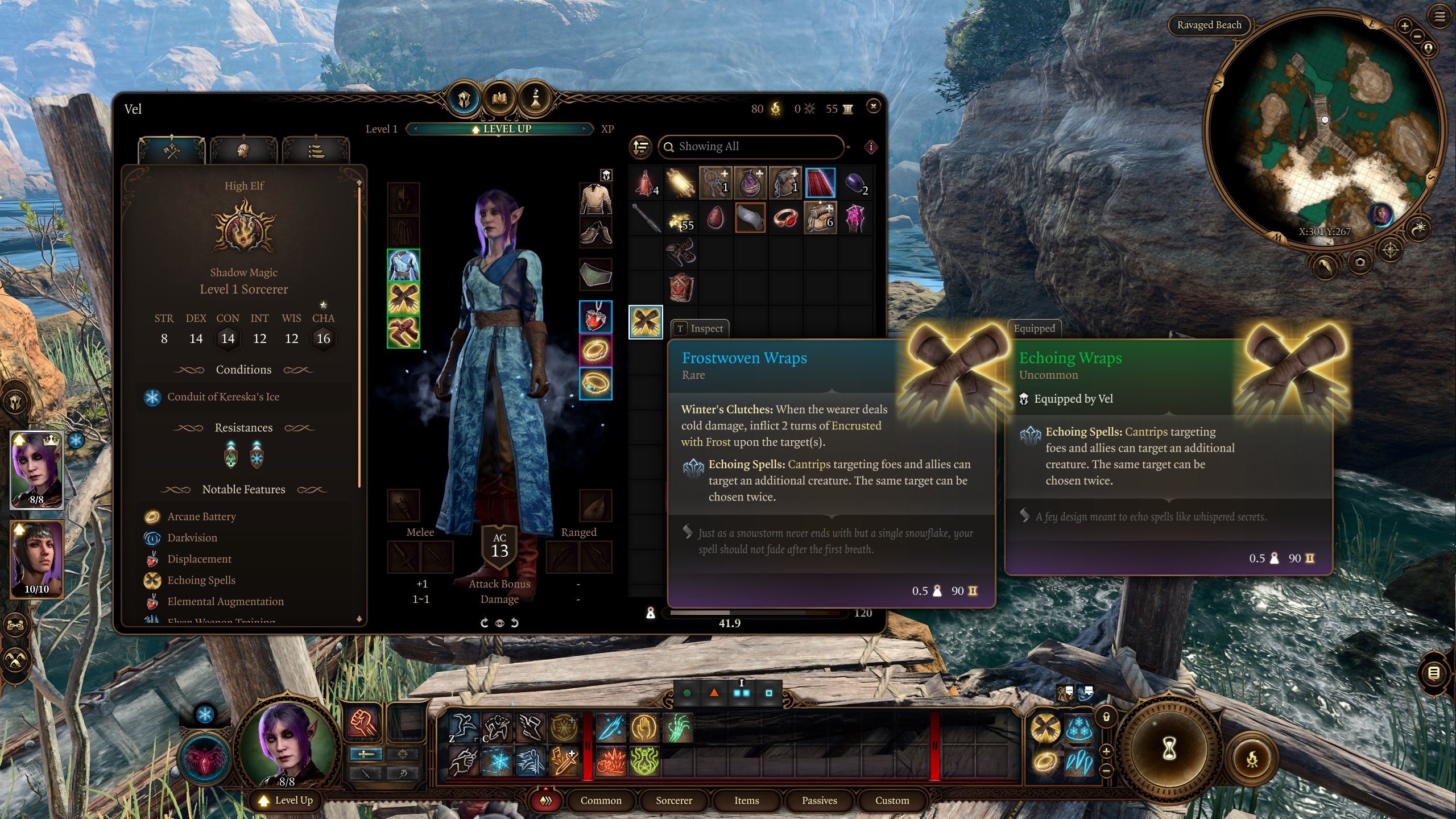Zoom in on the minimap
The height and width of the screenshot is (819, 1456).
pos(1404,26)
